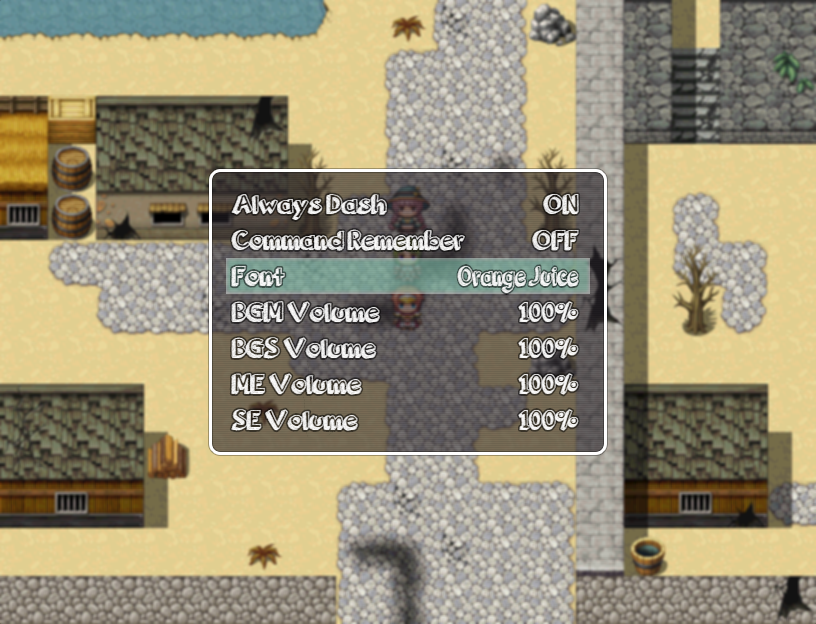Adjust the BGM Volume row
816x624 pixels.
[407, 313]
